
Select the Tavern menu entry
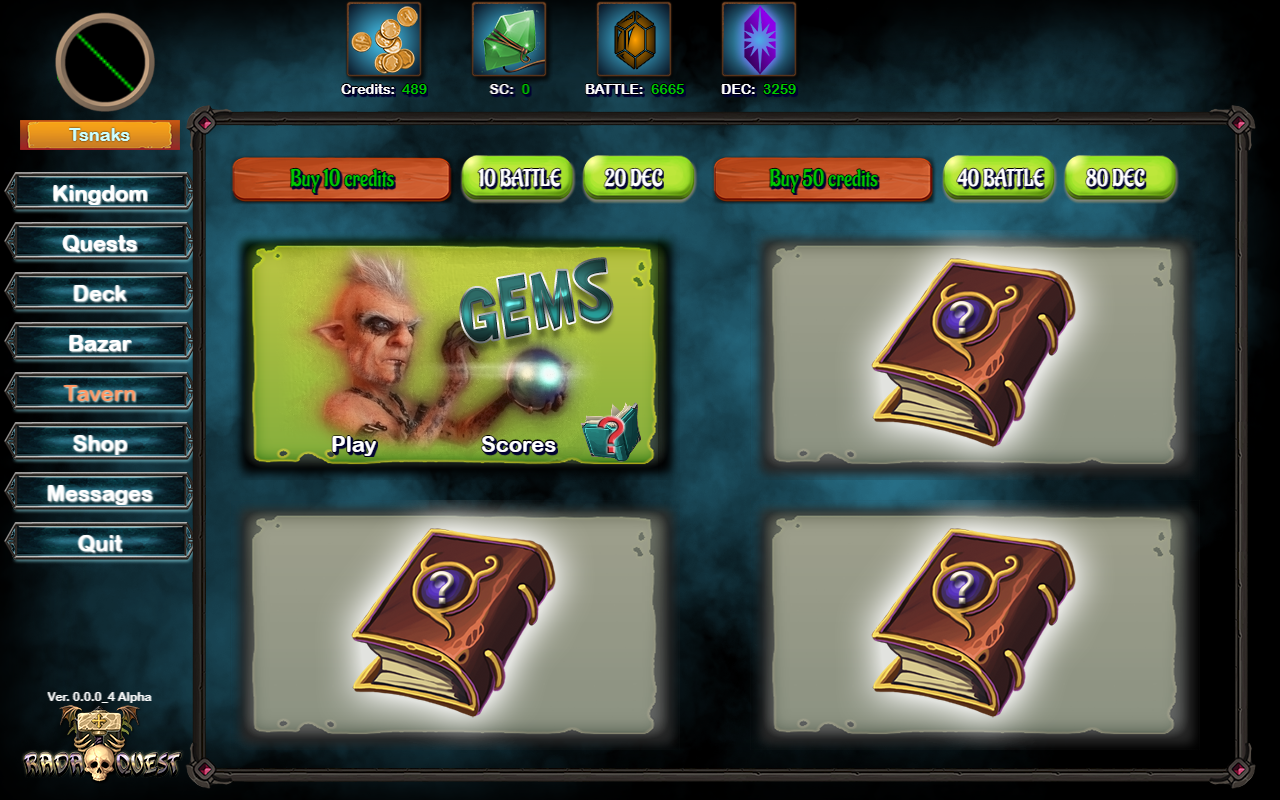(x=100, y=393)
